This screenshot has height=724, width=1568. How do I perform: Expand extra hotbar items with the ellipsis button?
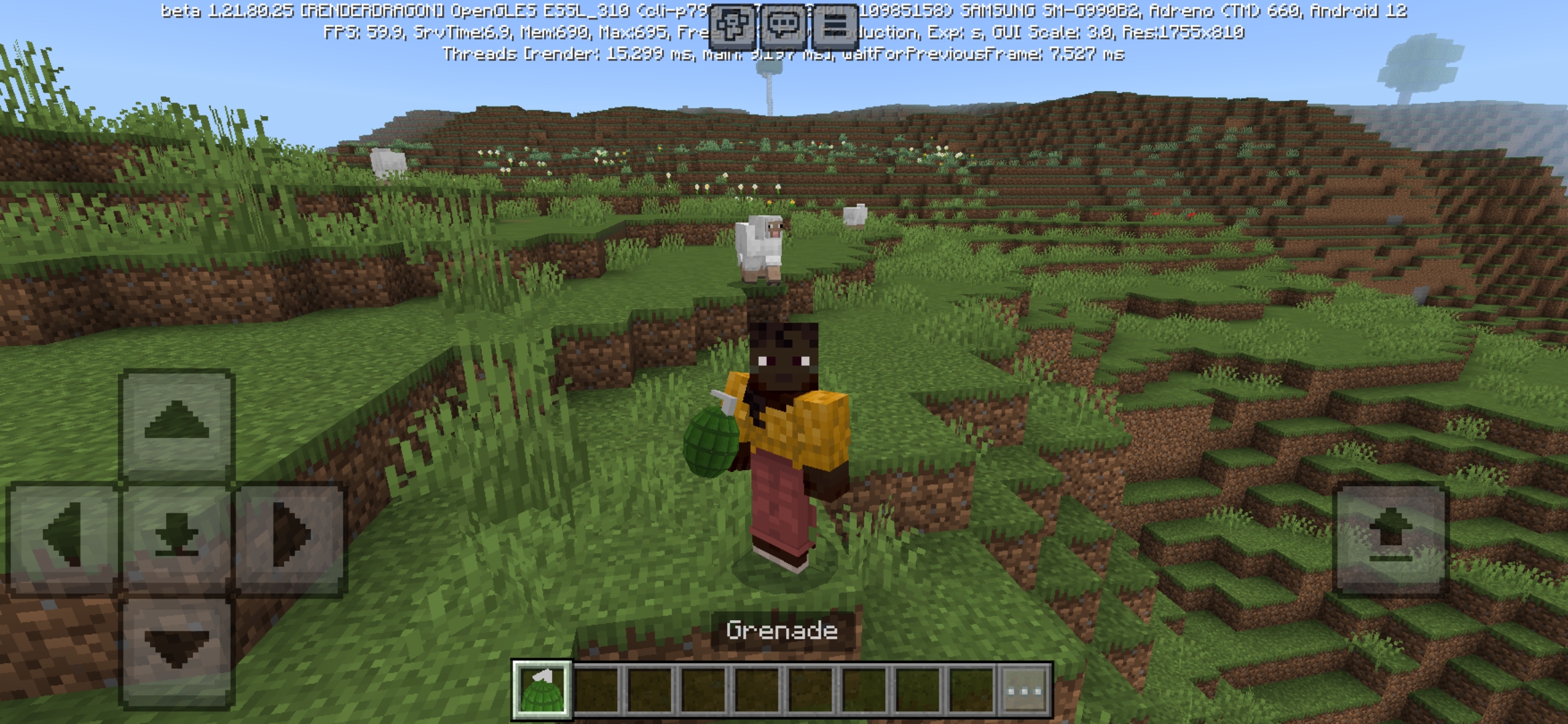click(x=1025, y=688)
